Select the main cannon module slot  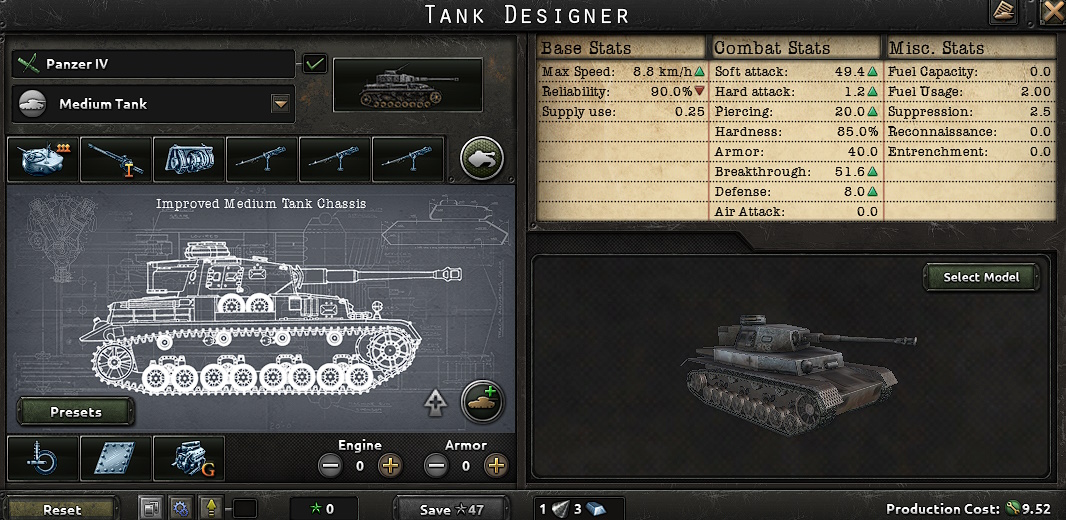[116, 159]
